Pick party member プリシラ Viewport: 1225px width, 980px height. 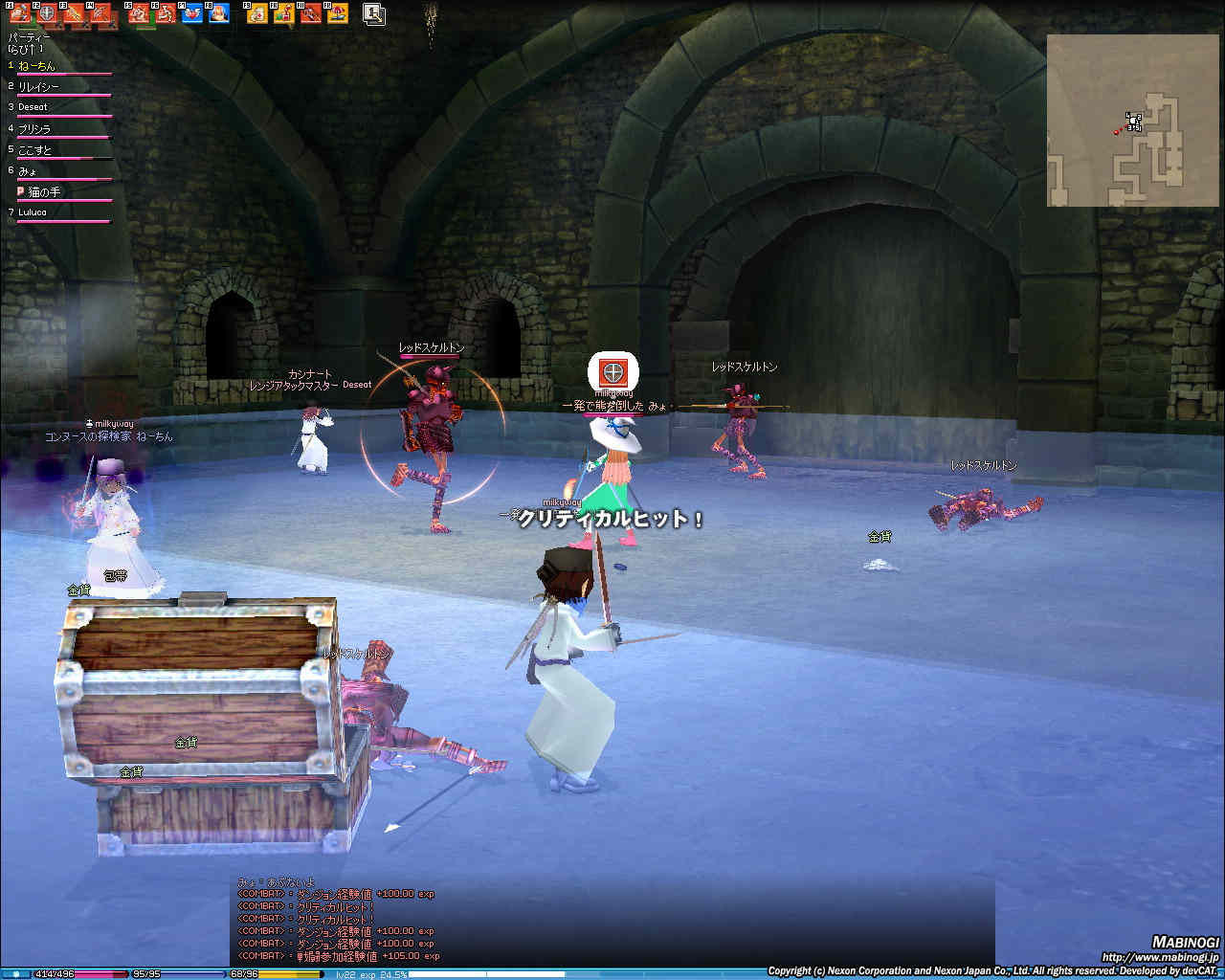(34, 128)
